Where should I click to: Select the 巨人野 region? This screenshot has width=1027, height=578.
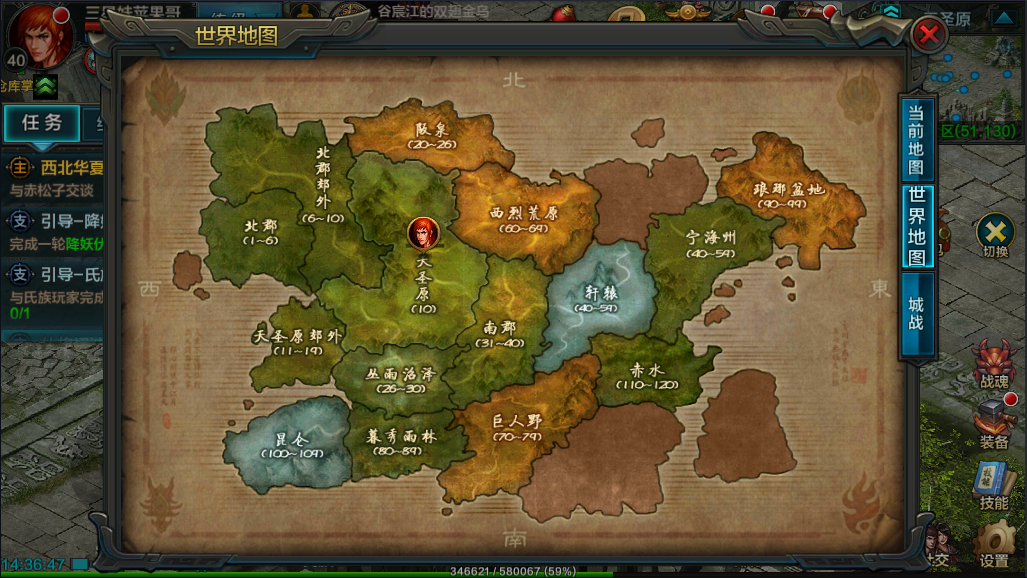[517, 426]
